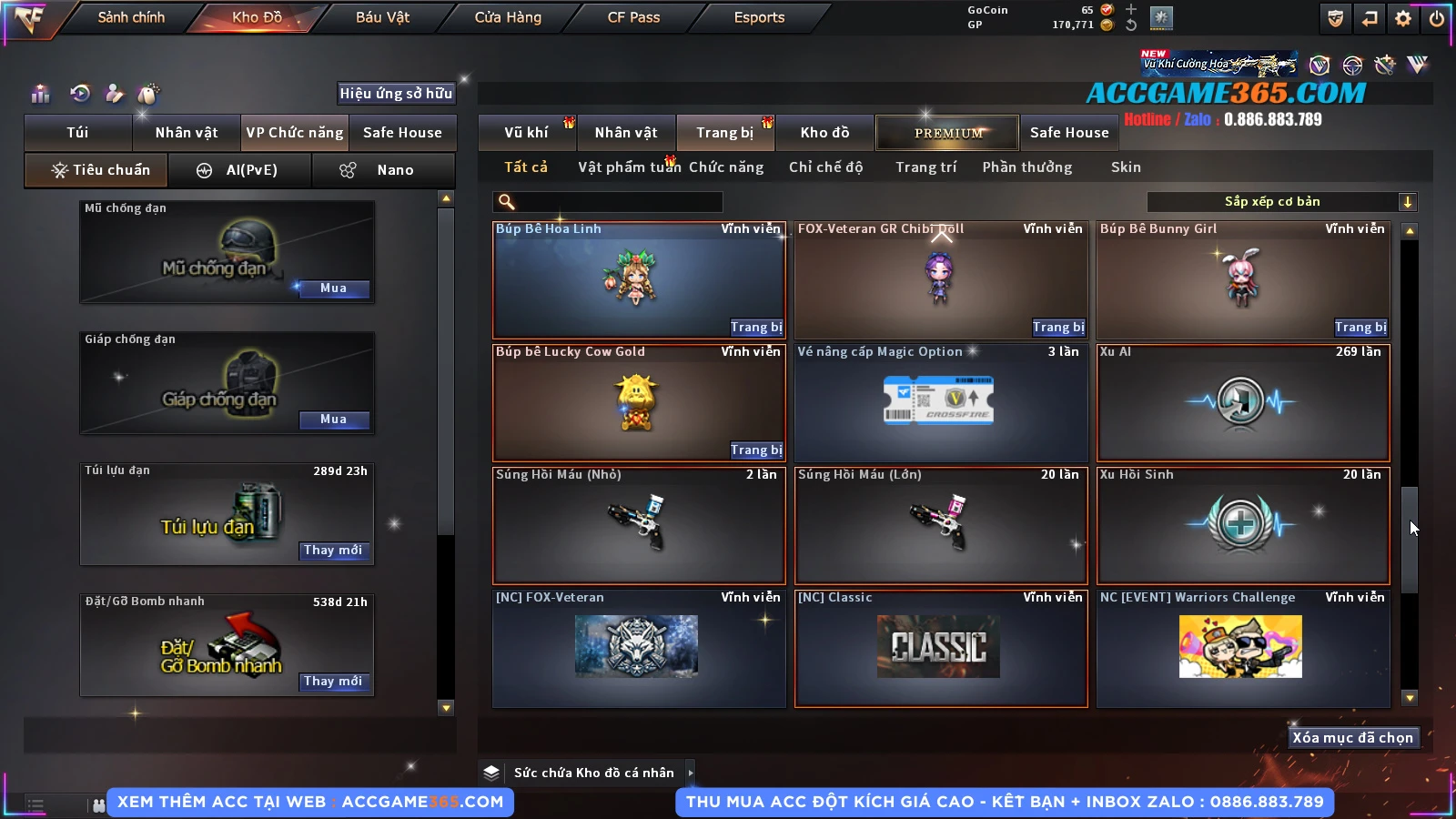Equip the Búp Bê Hoa Linh doll
1456x819 pixels.
click(756, 328)
